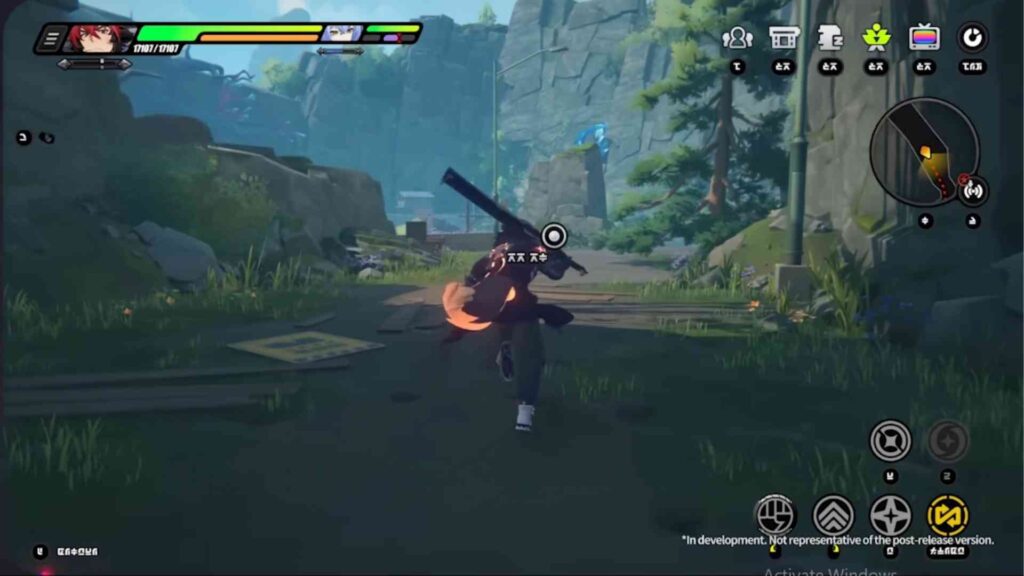Use the dimmed swirl star ability
The width and height of the screenshot is (1024, 576).
947,440
